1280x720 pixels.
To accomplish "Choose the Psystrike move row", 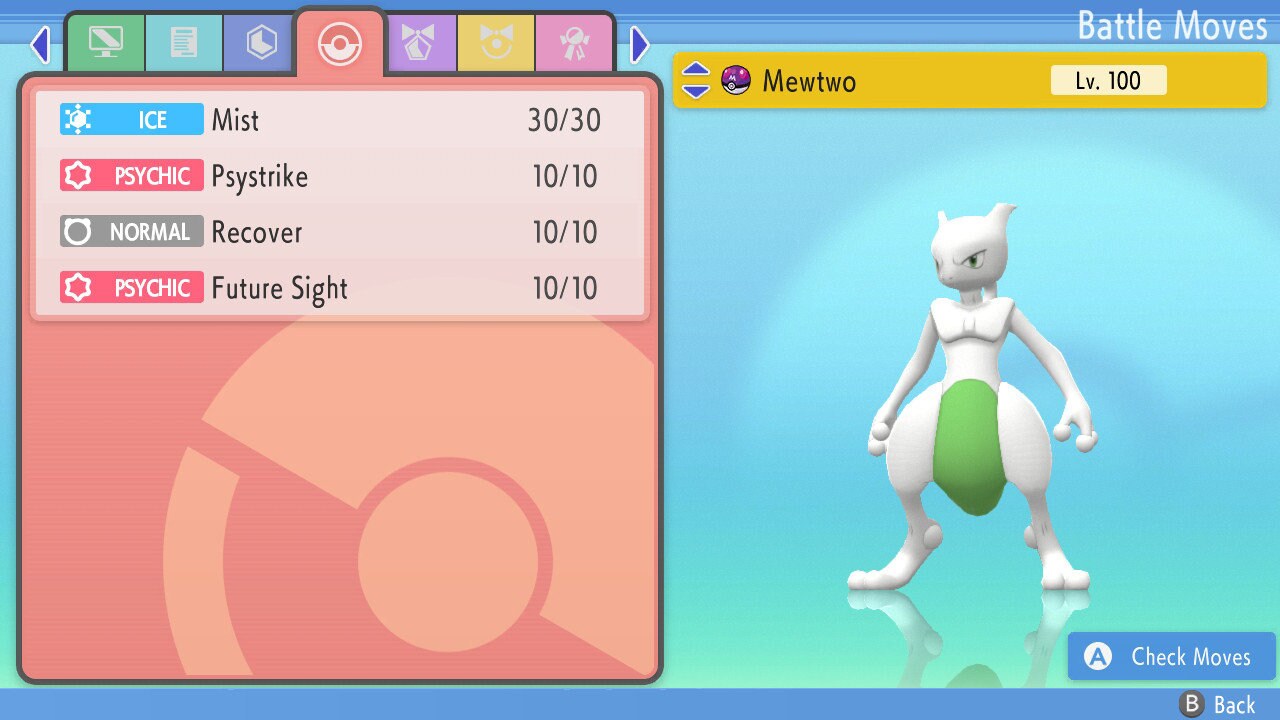I will pos(340,176).
